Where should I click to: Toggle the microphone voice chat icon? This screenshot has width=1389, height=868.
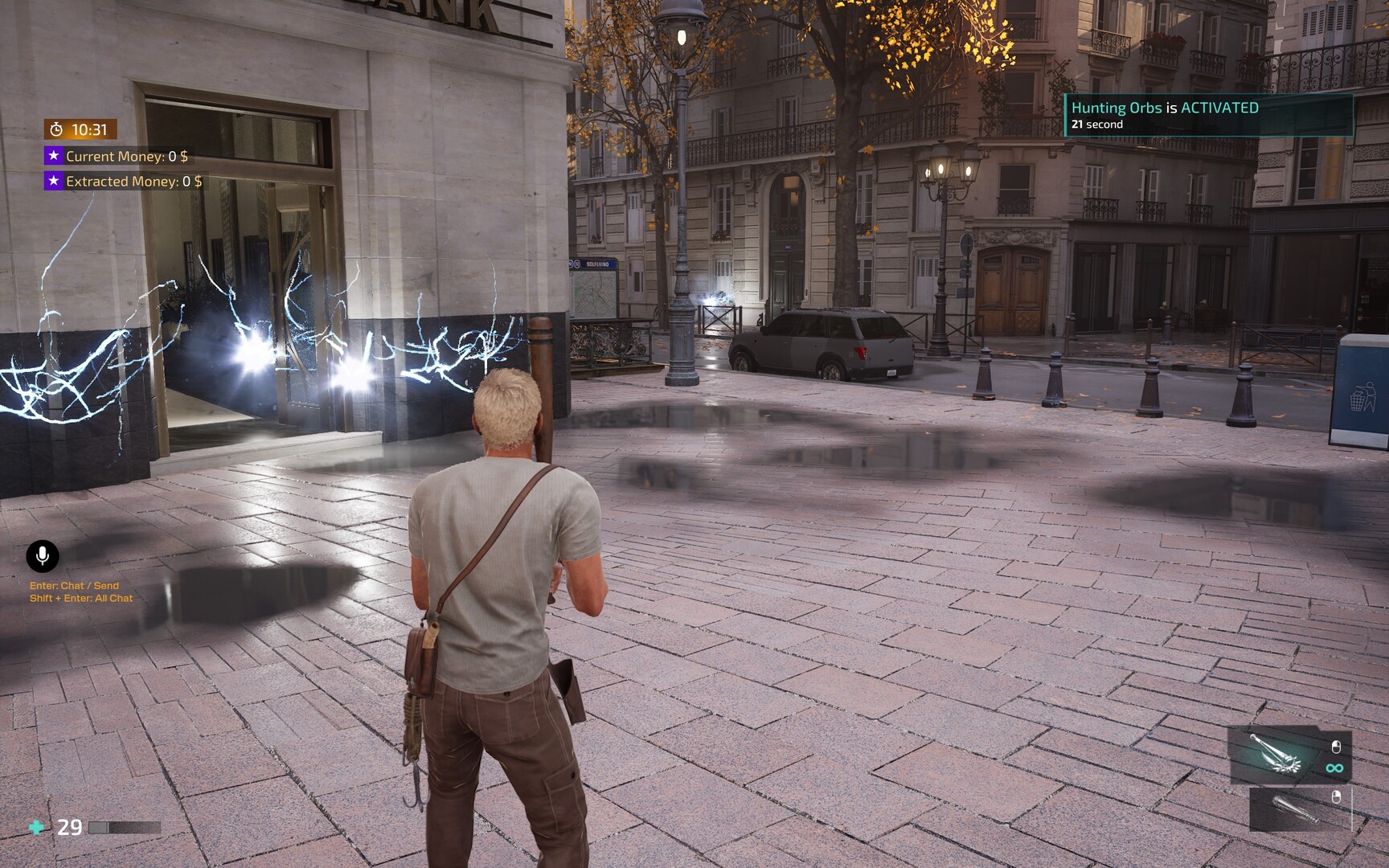(43, 555)
